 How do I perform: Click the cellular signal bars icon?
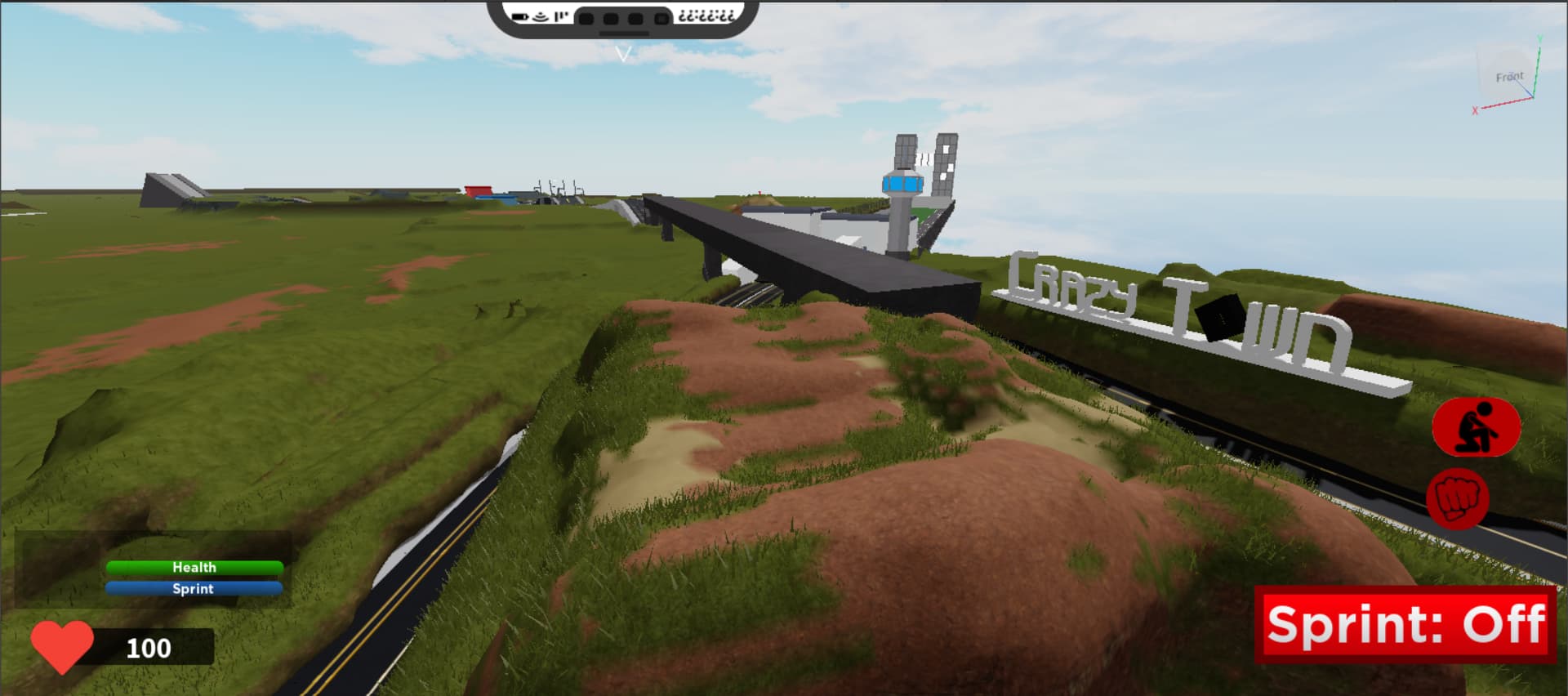coord(560,16)
